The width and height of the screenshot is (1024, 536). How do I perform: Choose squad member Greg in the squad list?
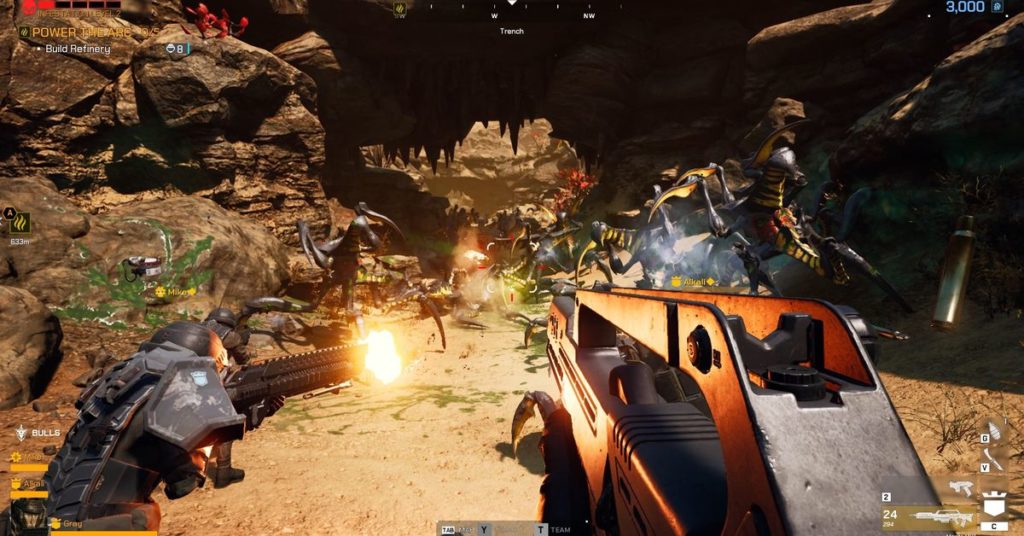[x=72, y=523]
